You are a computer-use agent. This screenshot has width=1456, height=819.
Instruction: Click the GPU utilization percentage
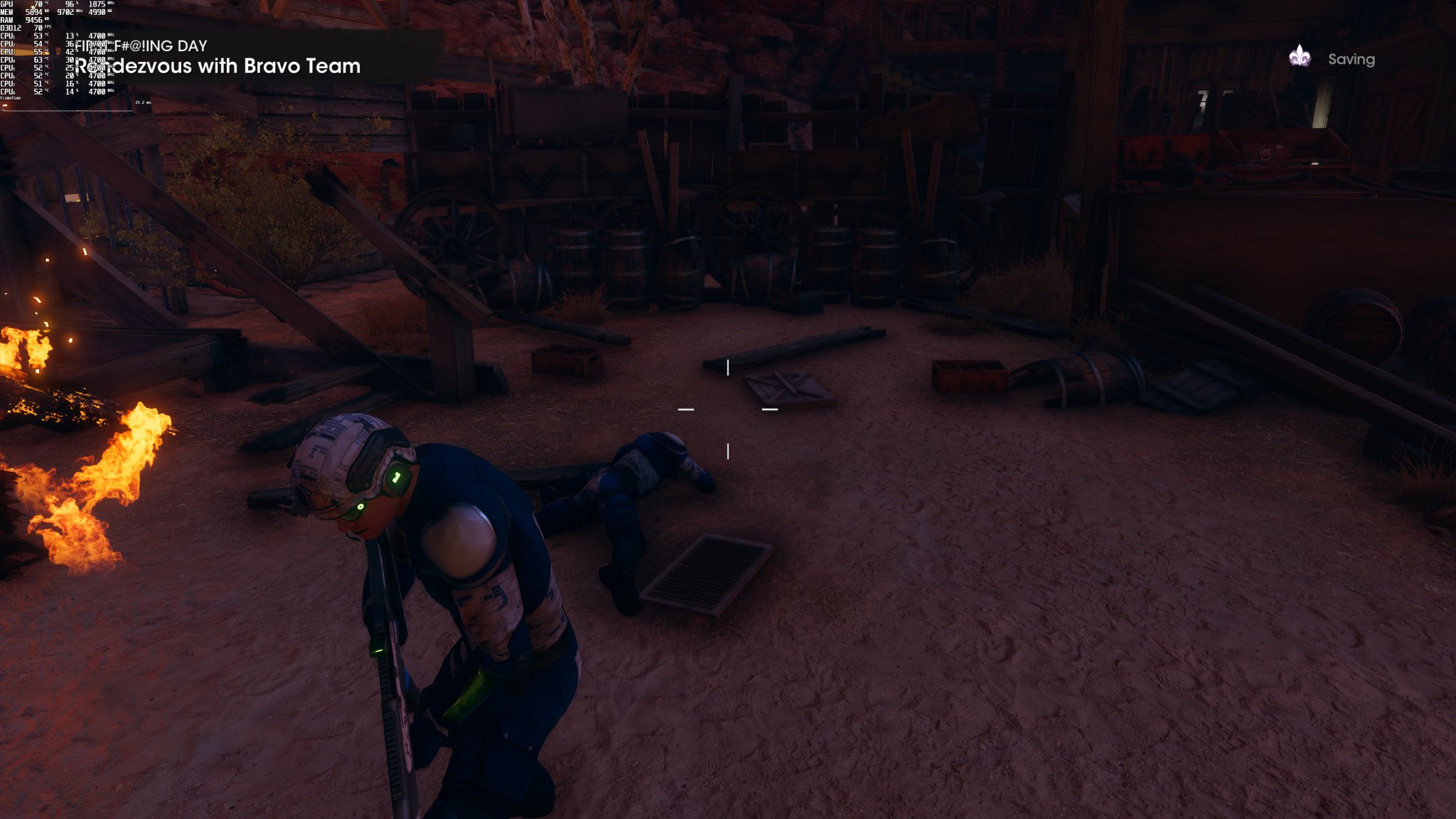point(70,4)
